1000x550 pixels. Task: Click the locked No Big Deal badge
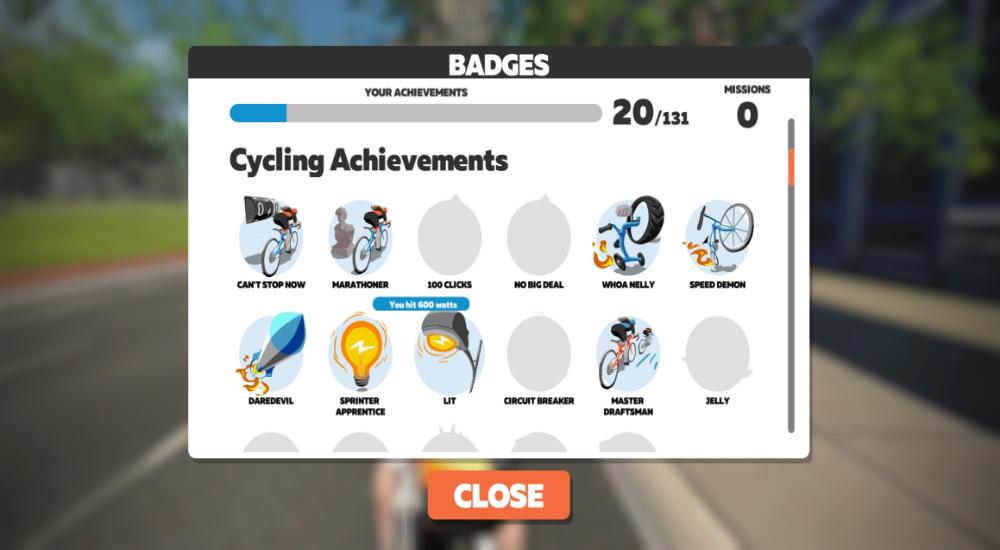(x=539, y=238)
